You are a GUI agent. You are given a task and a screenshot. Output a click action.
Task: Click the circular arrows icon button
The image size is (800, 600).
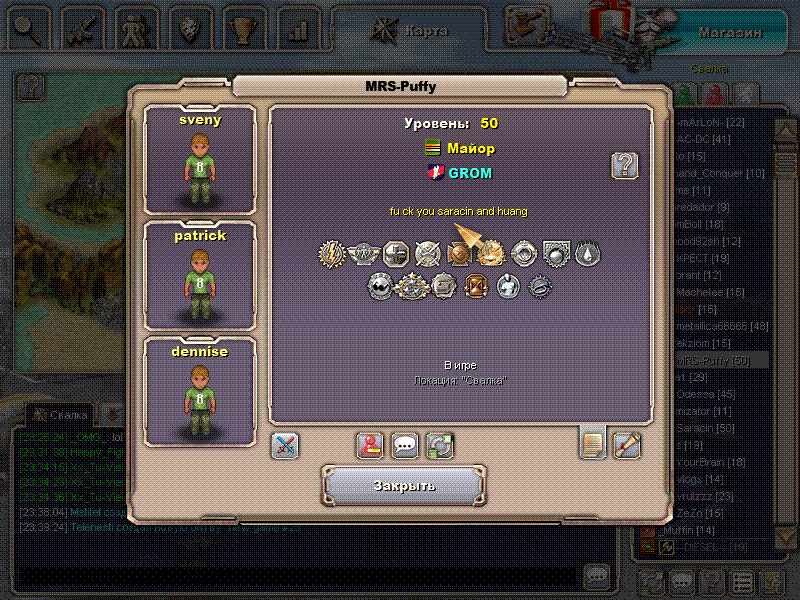click(x=439, y=446)
